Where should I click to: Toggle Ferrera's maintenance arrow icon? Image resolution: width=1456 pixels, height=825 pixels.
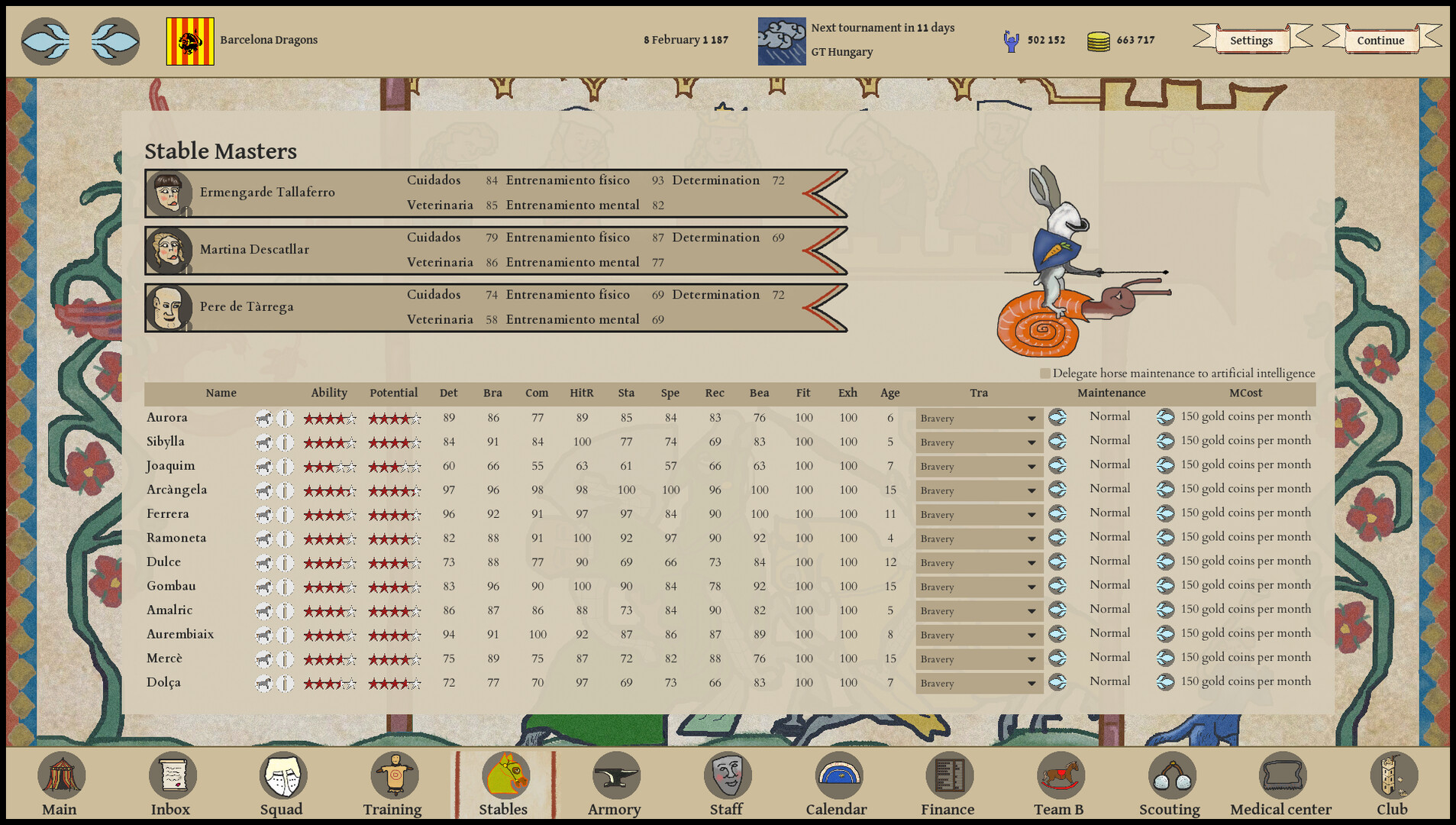tap(1058, 513)
